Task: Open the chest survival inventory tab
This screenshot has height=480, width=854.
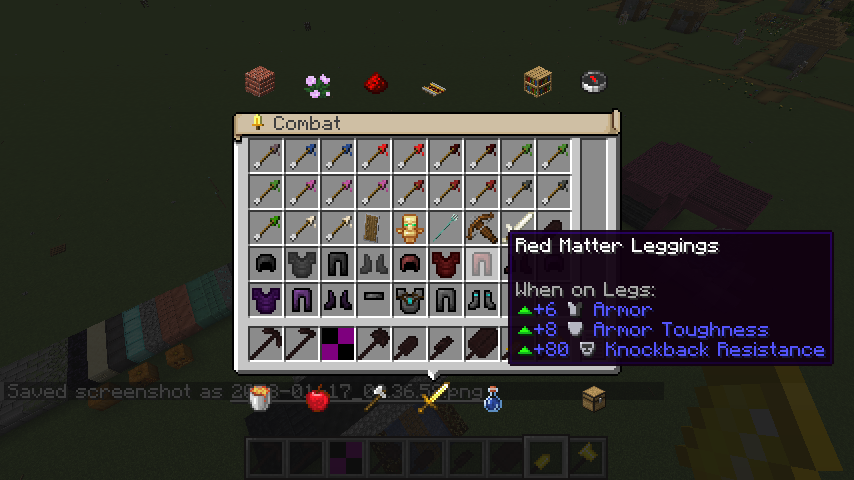Action: click(594, 399)
